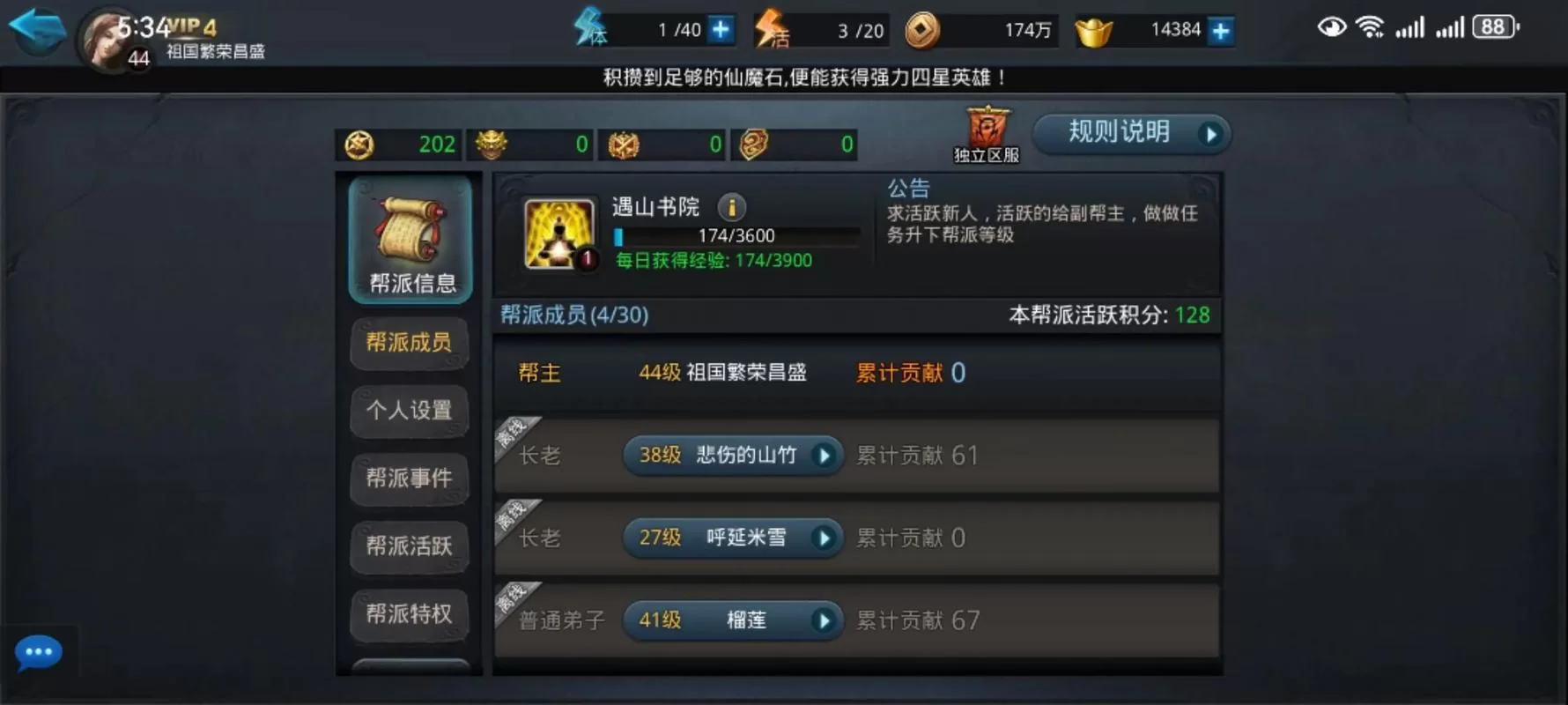Switch to the 帮派成员 tab
Screen dimensions: 1568x705
pos(410,344)
